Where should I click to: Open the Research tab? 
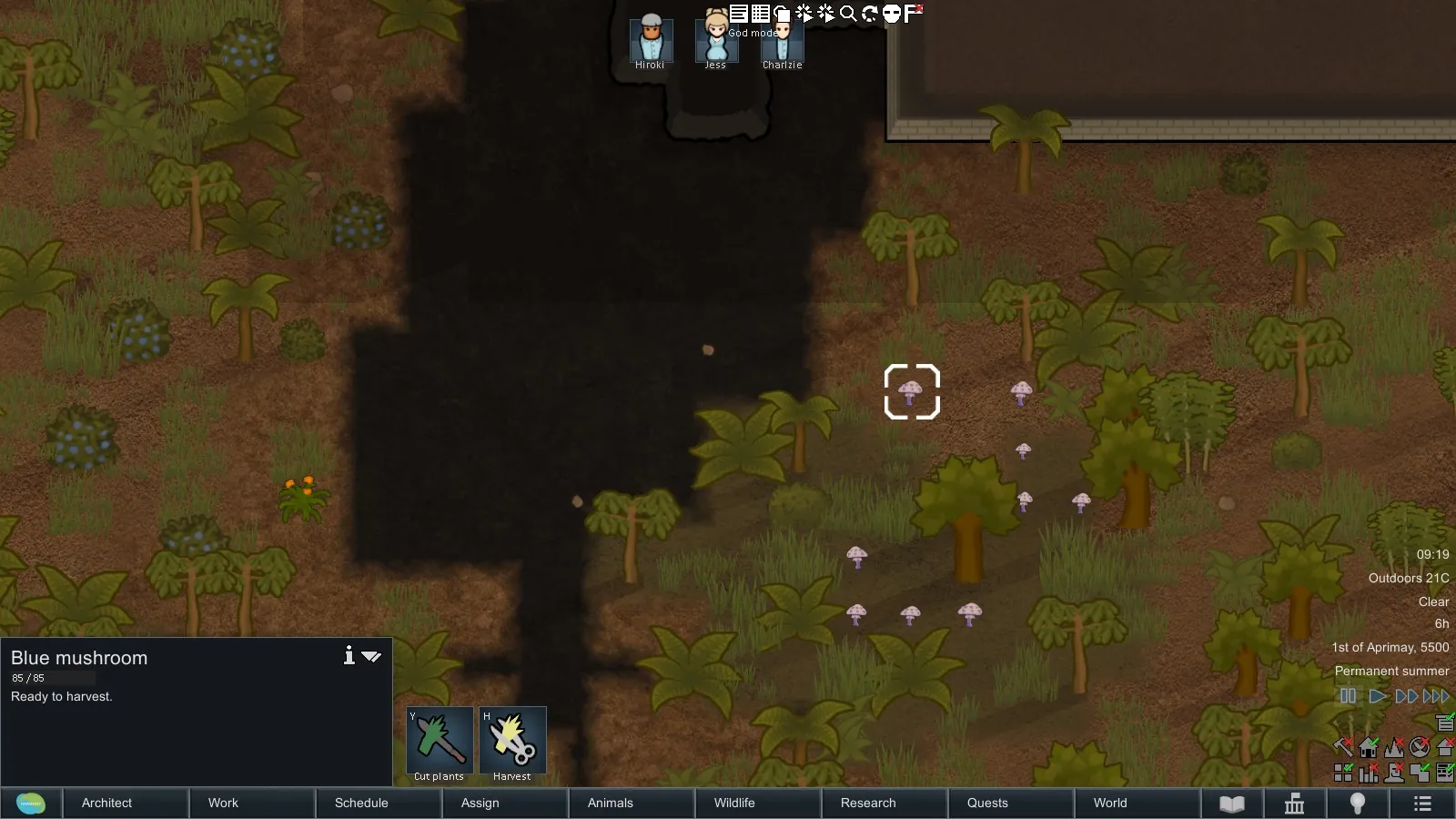pyautogui.click(x=868, y=803)
